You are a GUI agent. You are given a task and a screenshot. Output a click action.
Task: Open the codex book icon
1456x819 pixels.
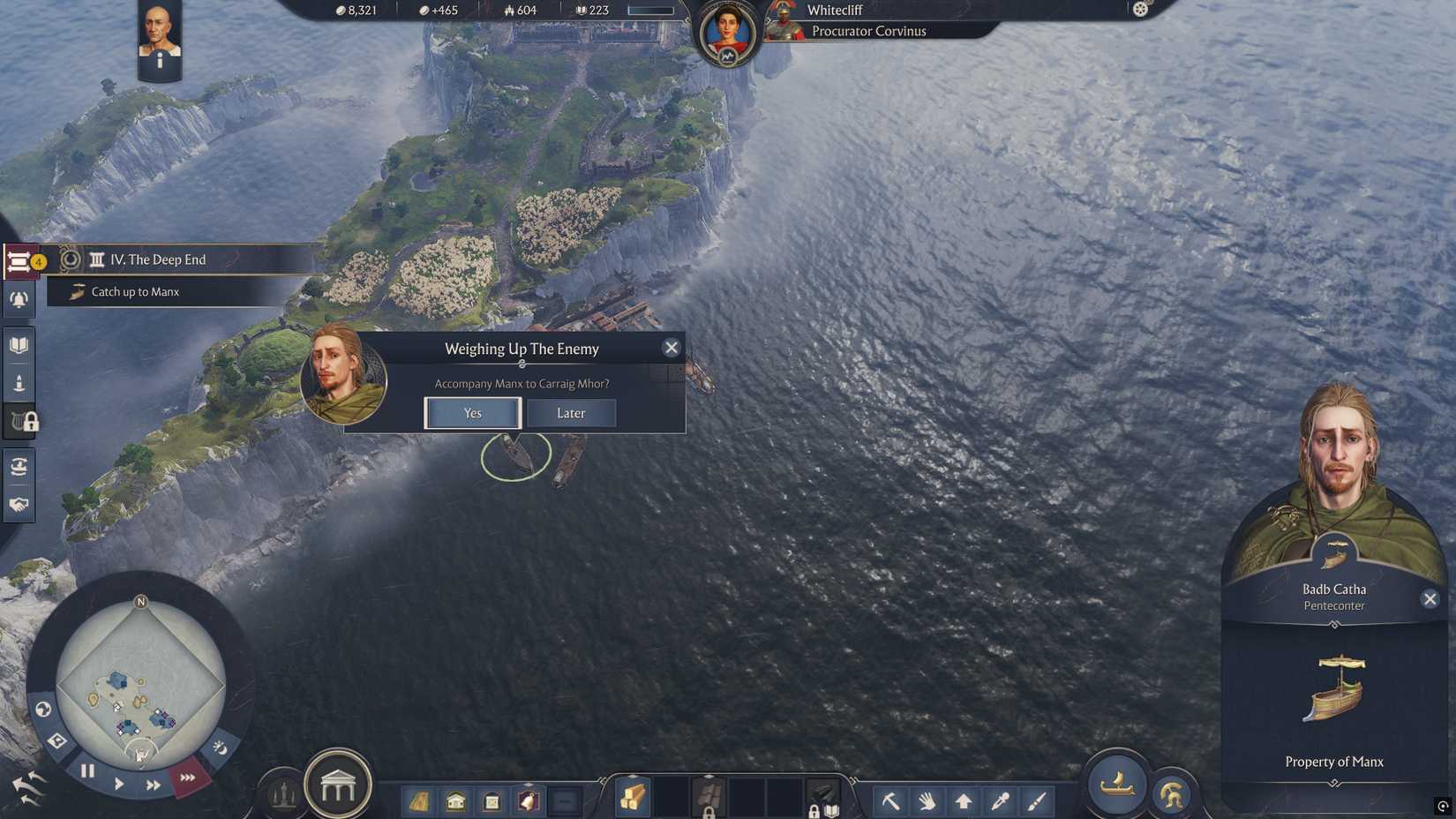(x=19, y=344)
